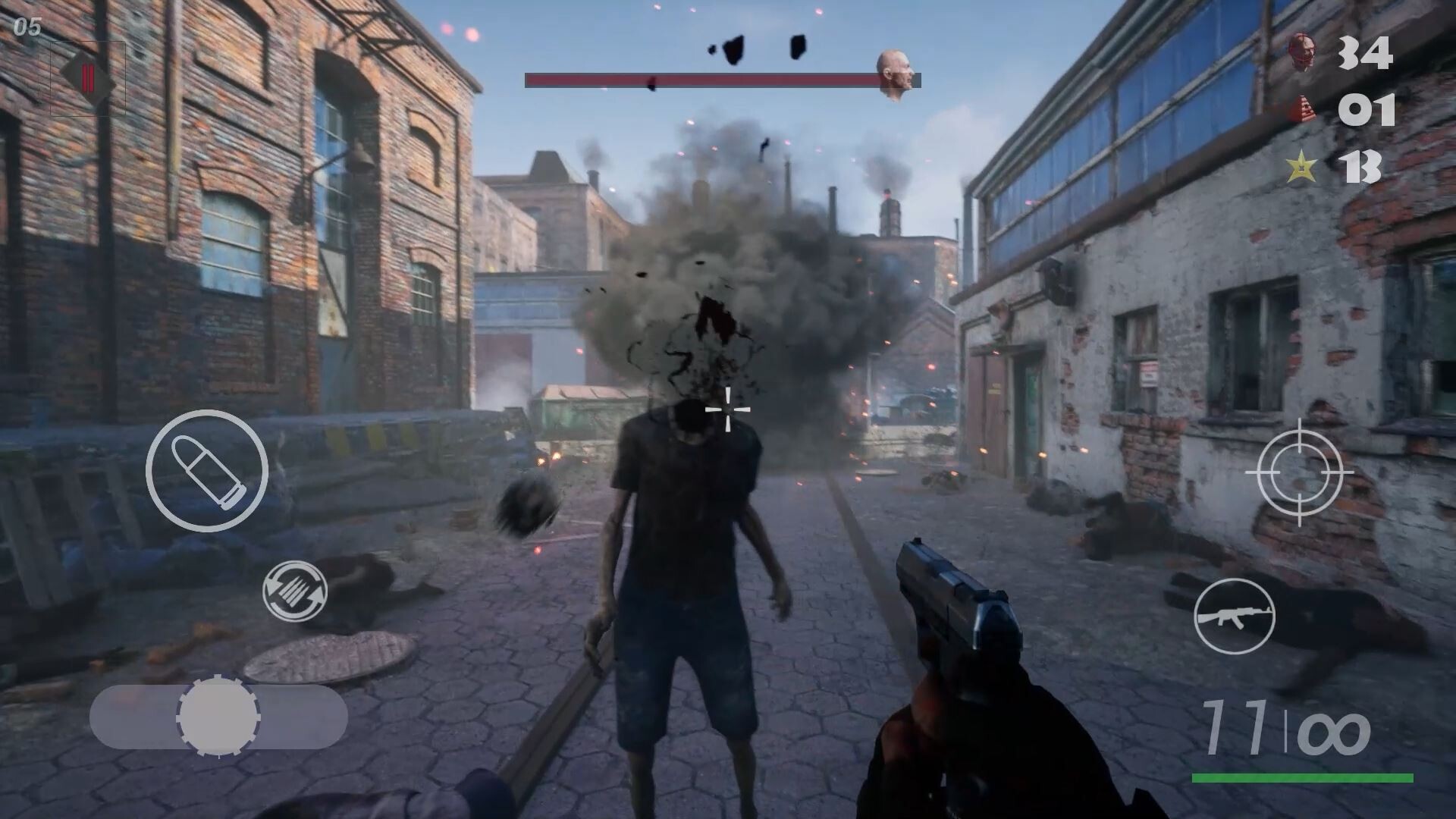The width and height of the screenshot is (1456, 819).
Task: Reload using the circular arrows ammo button
Action: pyautogui.click(x=295, y=591)
